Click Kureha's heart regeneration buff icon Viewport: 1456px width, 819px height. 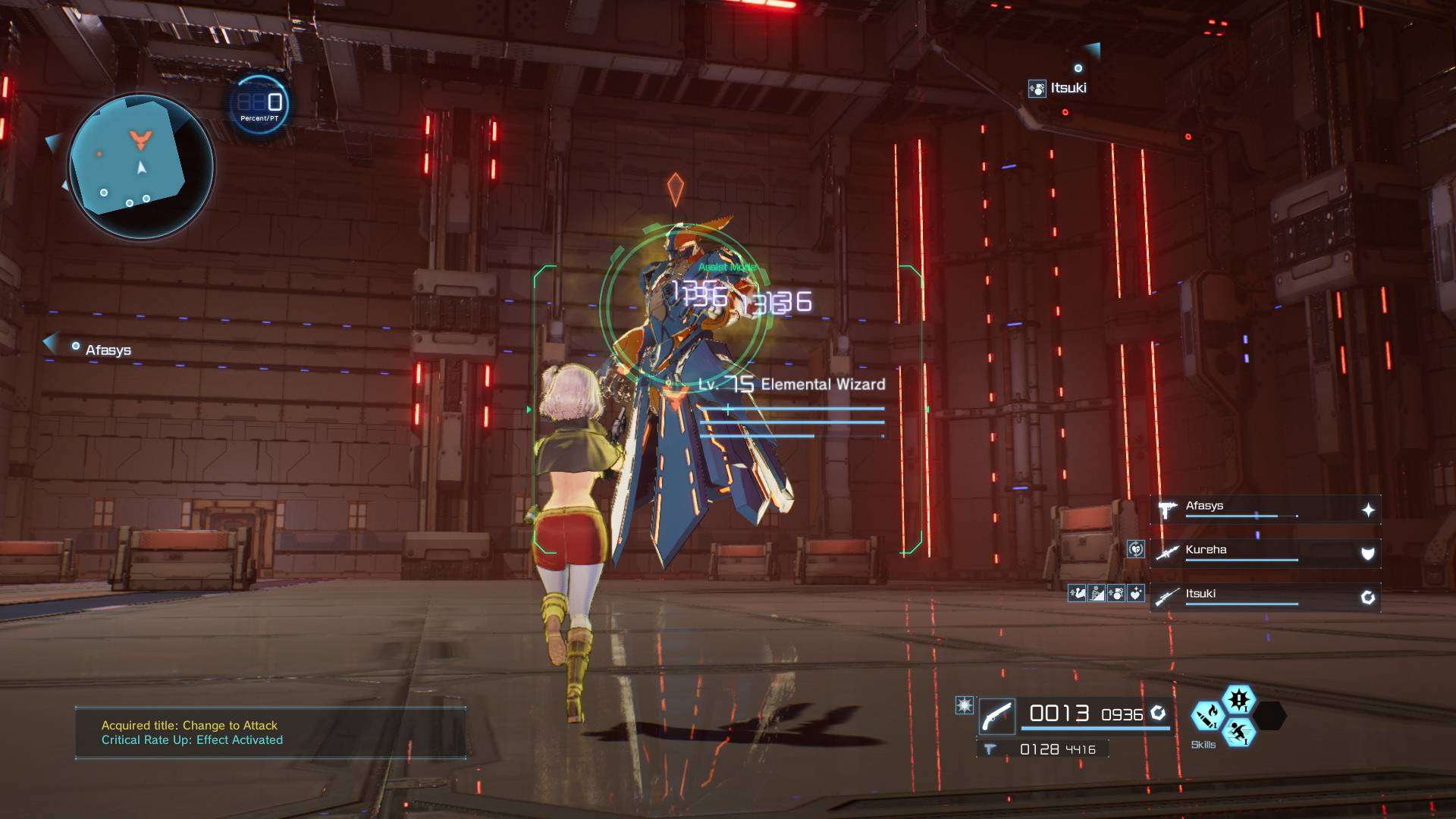[1135, 549]
